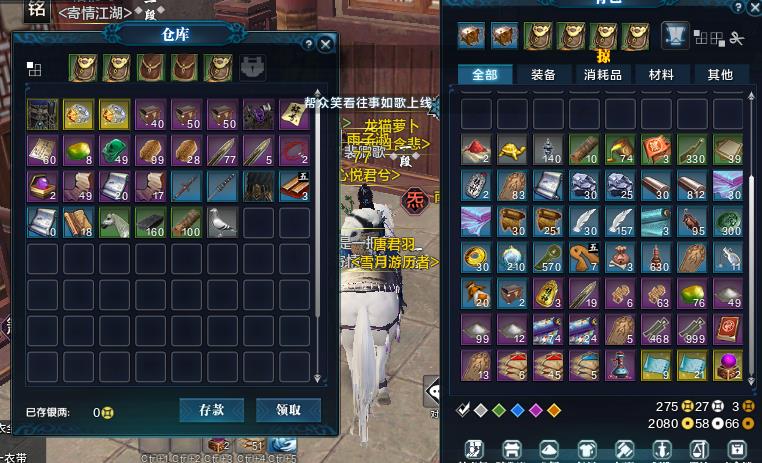Click the scissors split-stack icon

pos(738,39)
